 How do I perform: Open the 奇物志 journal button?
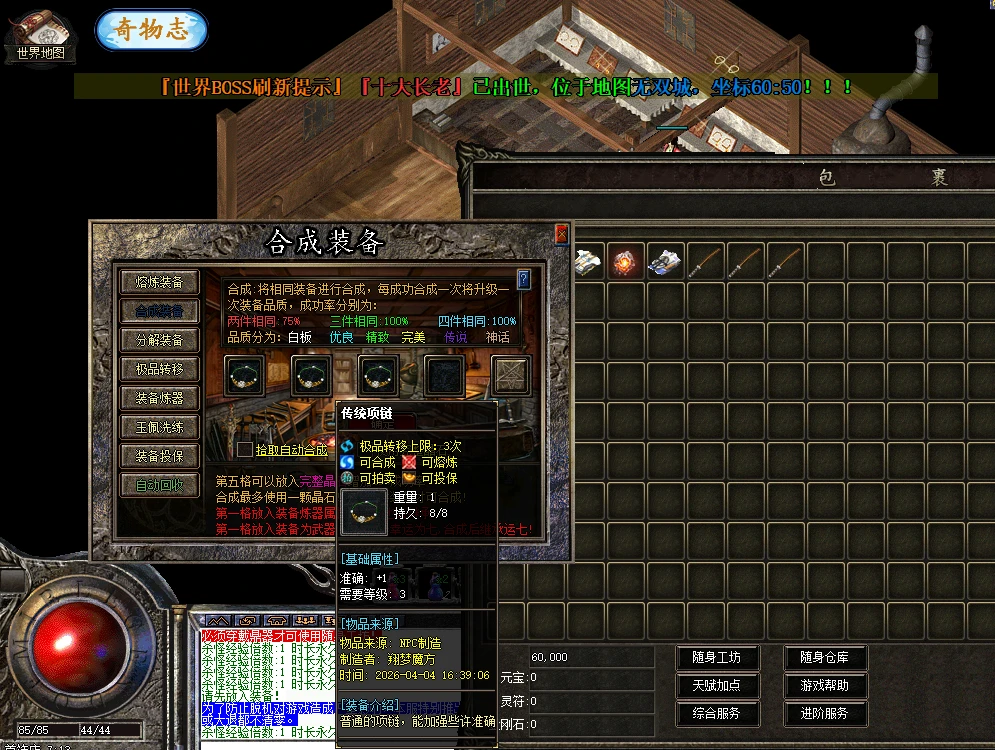(x=151, y=29)
